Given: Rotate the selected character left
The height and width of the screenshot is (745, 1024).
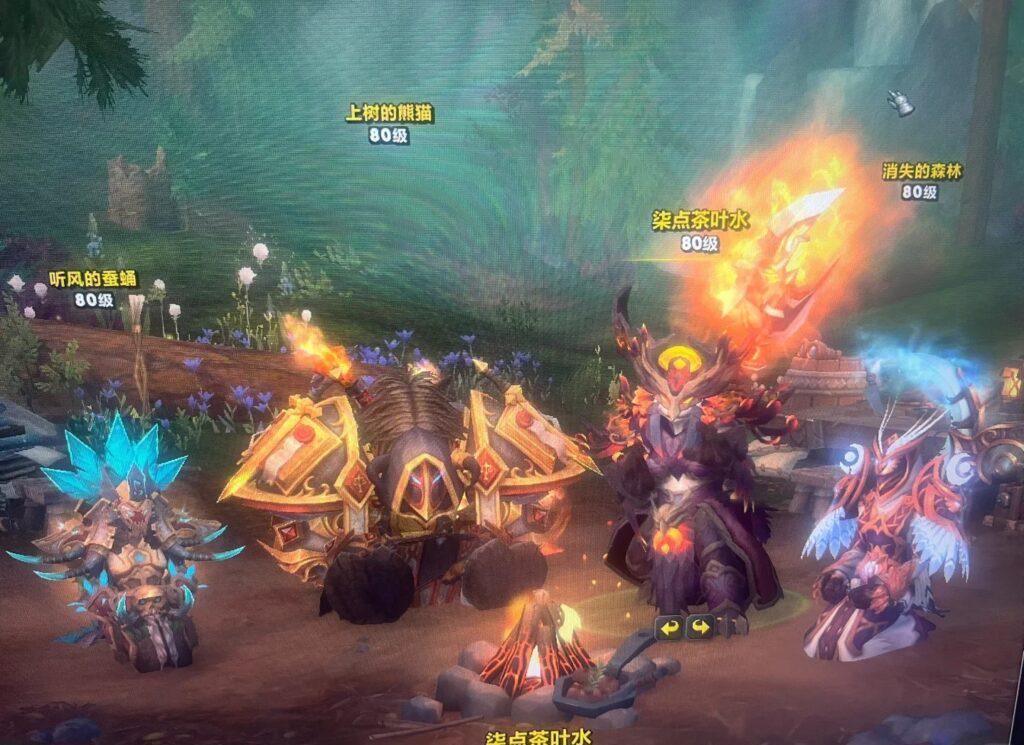Looking at the screenshot, I should [669, 628].
